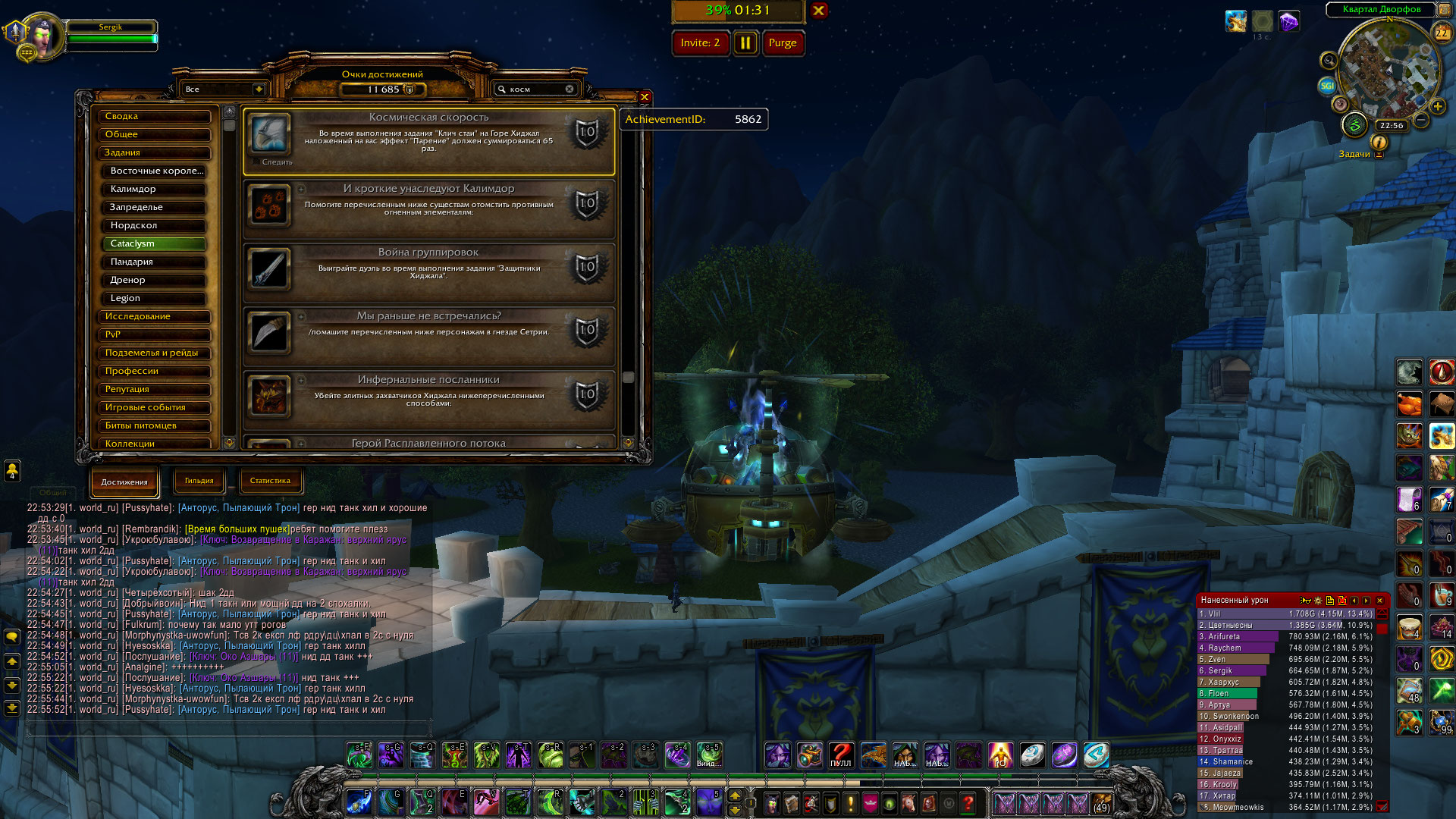
Task: Open the Cataclysm quest category
Action: 153,243
